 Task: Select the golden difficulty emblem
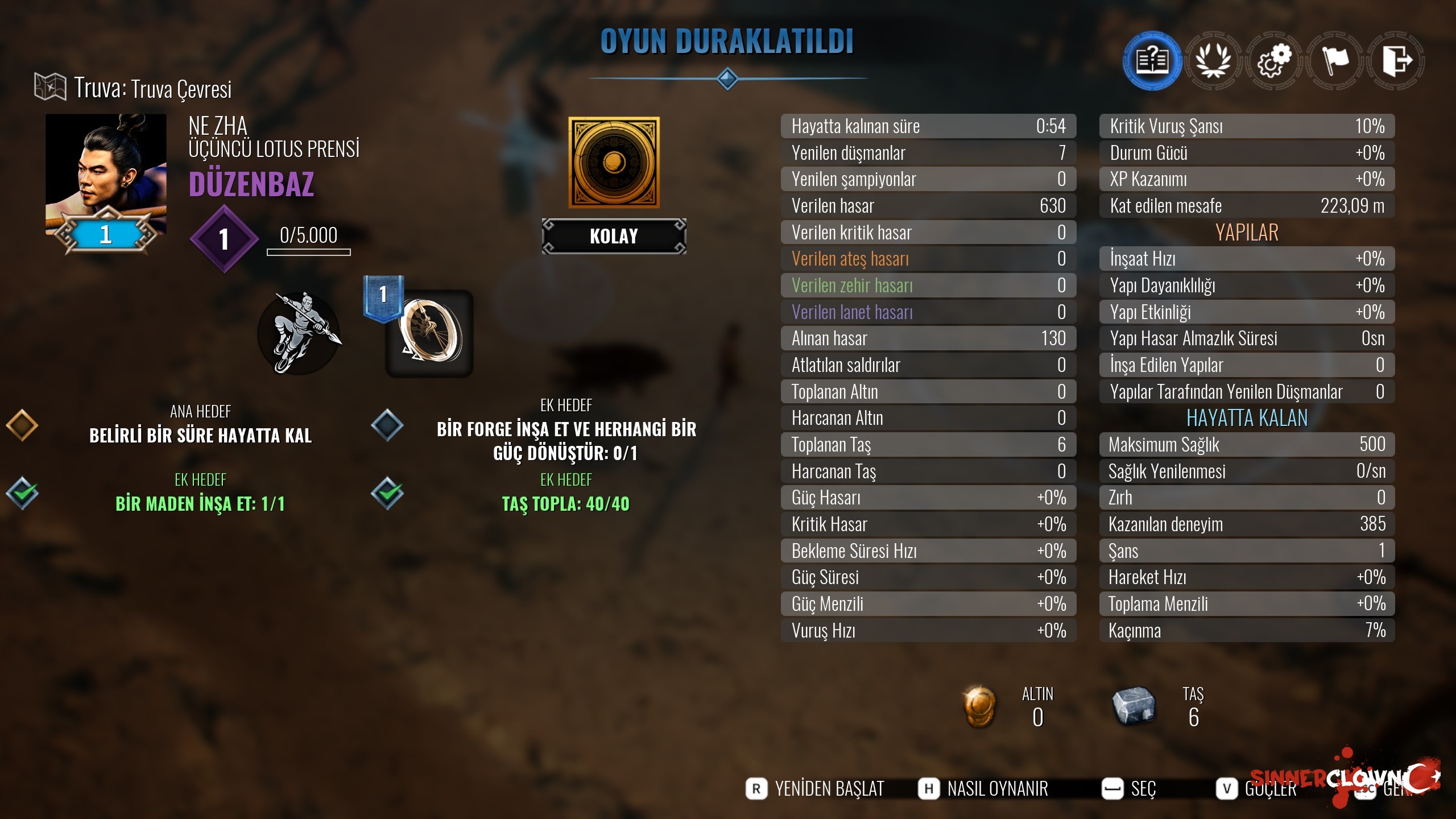[614, 163]
